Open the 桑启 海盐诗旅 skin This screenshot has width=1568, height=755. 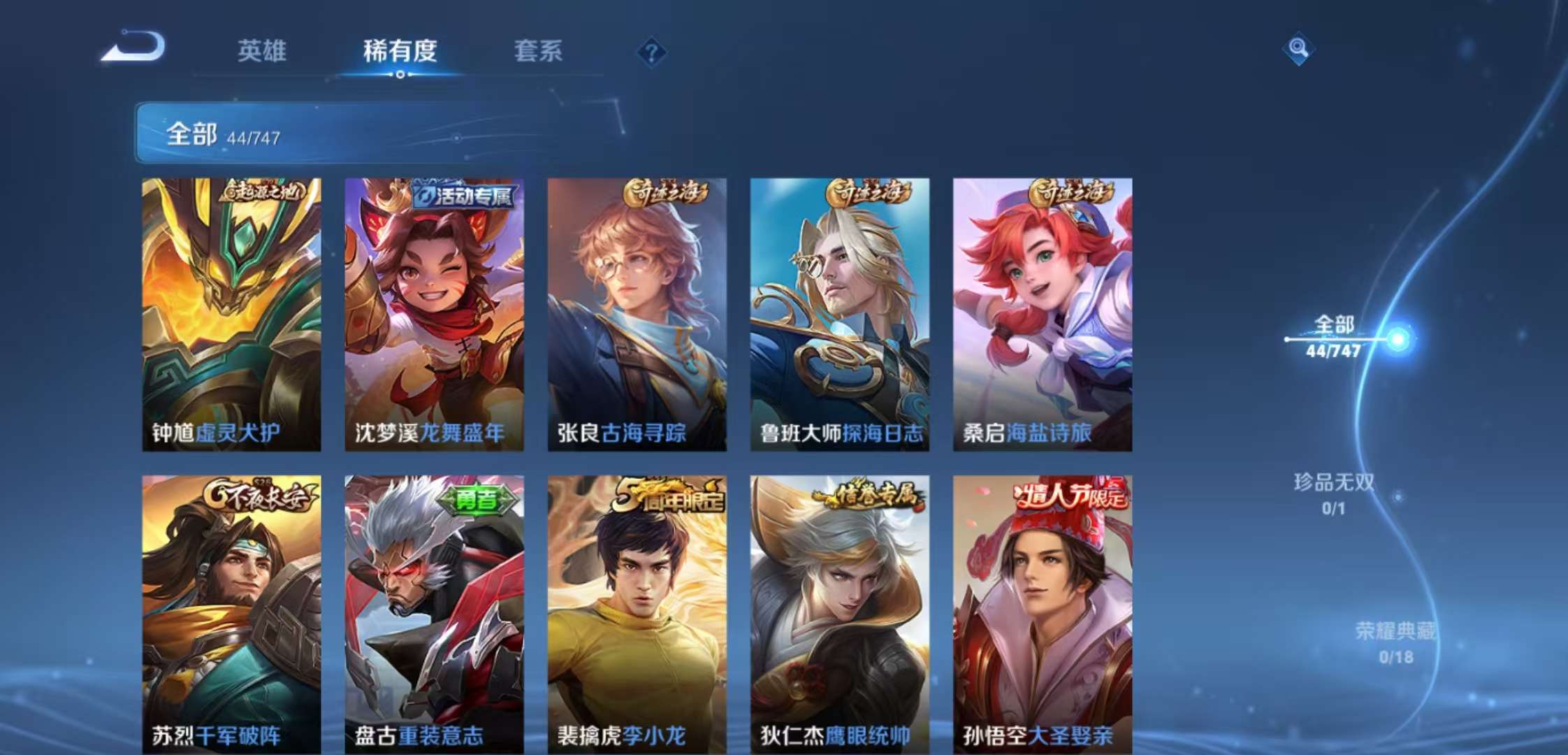1041,308
